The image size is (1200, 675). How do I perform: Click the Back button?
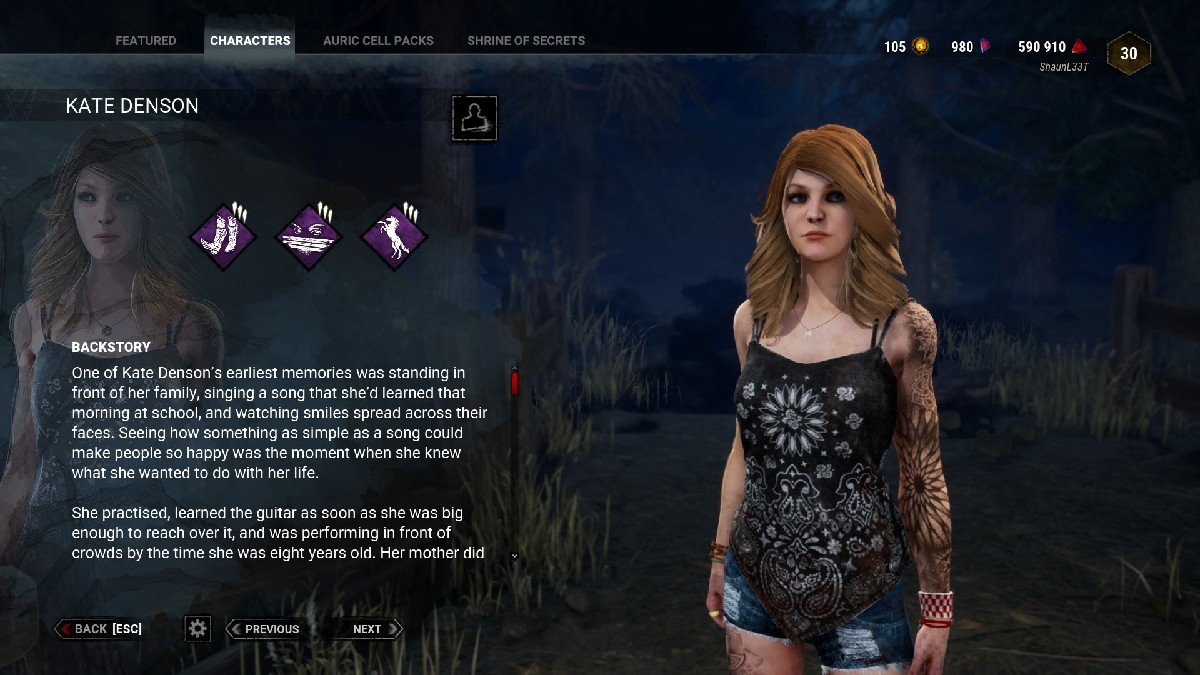pyautogui.click(x=99, y=629)
